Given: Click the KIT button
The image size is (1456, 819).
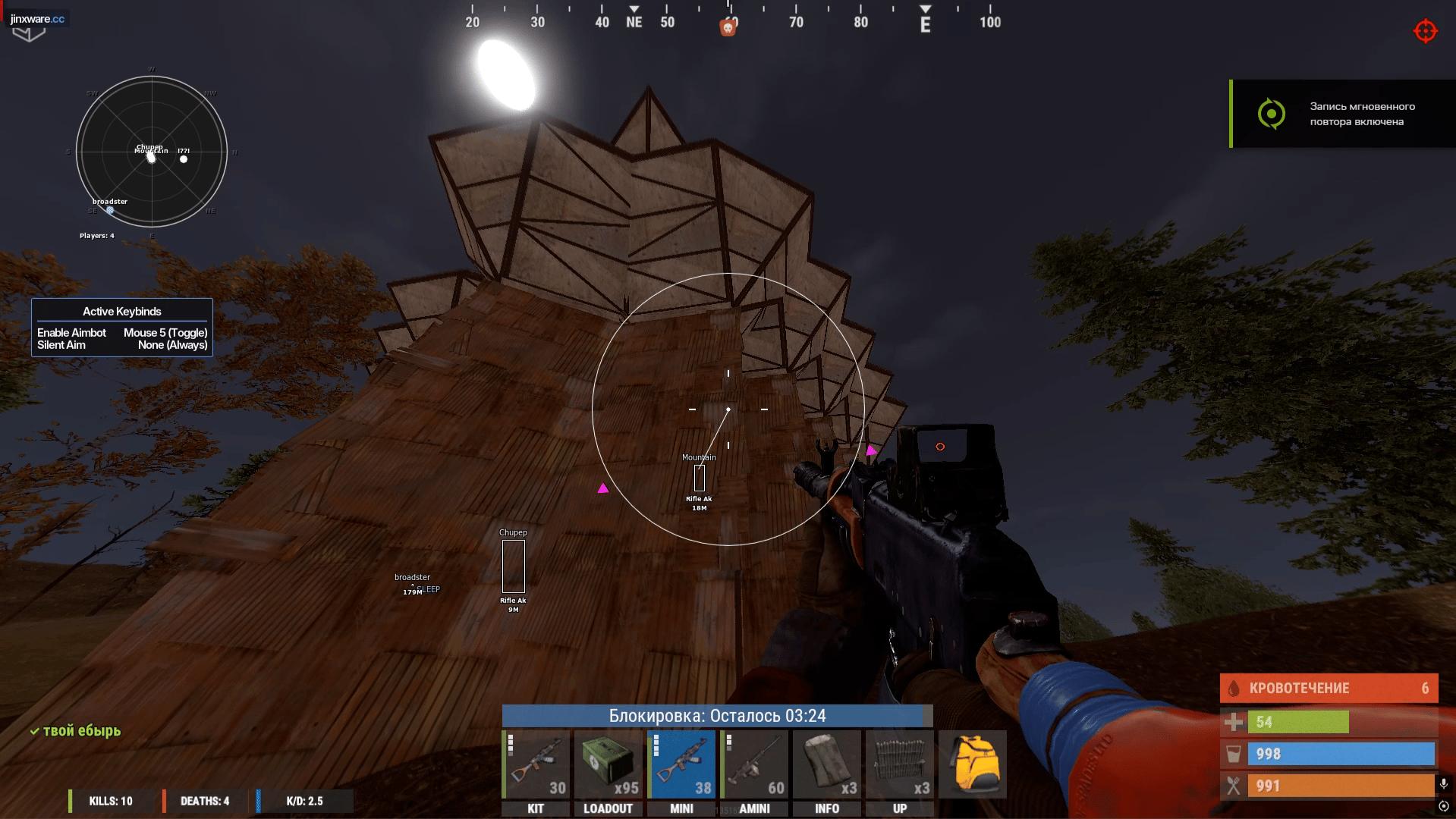Looking at the screenshot, I should 536,808.
